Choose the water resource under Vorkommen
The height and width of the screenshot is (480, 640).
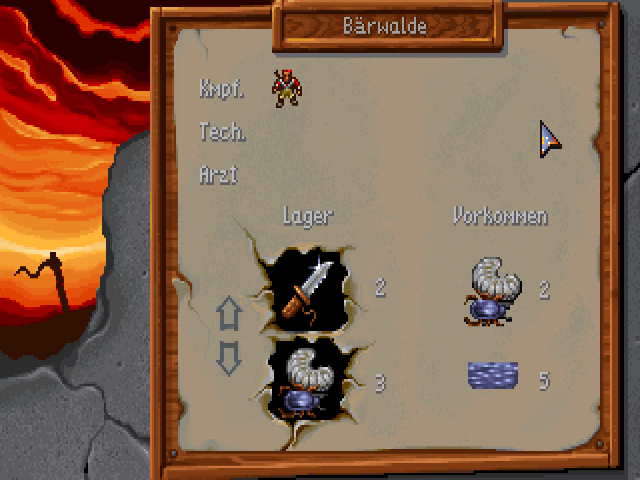coord(493,377)
